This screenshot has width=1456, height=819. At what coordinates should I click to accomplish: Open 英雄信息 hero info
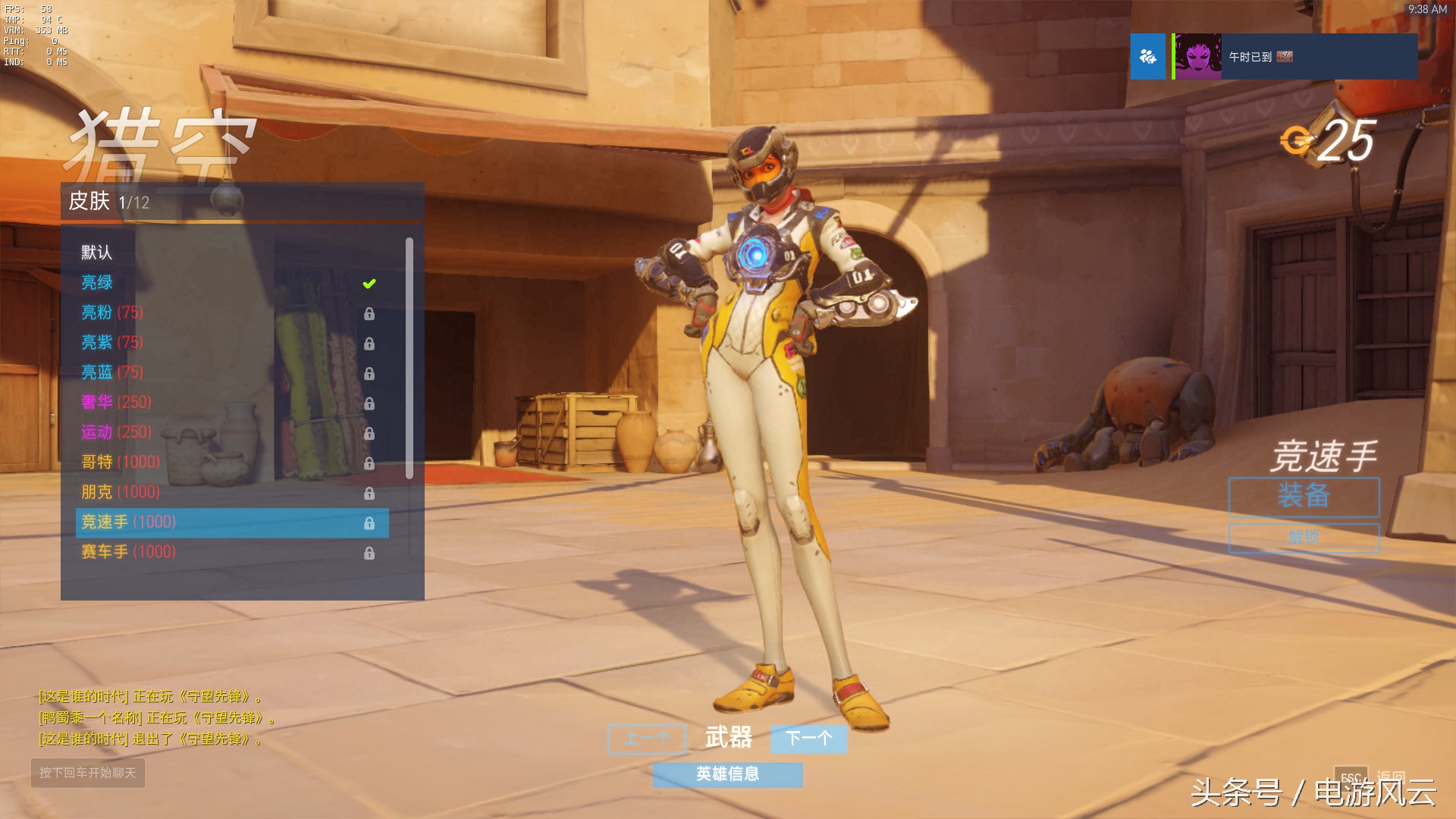click(727, 774)
